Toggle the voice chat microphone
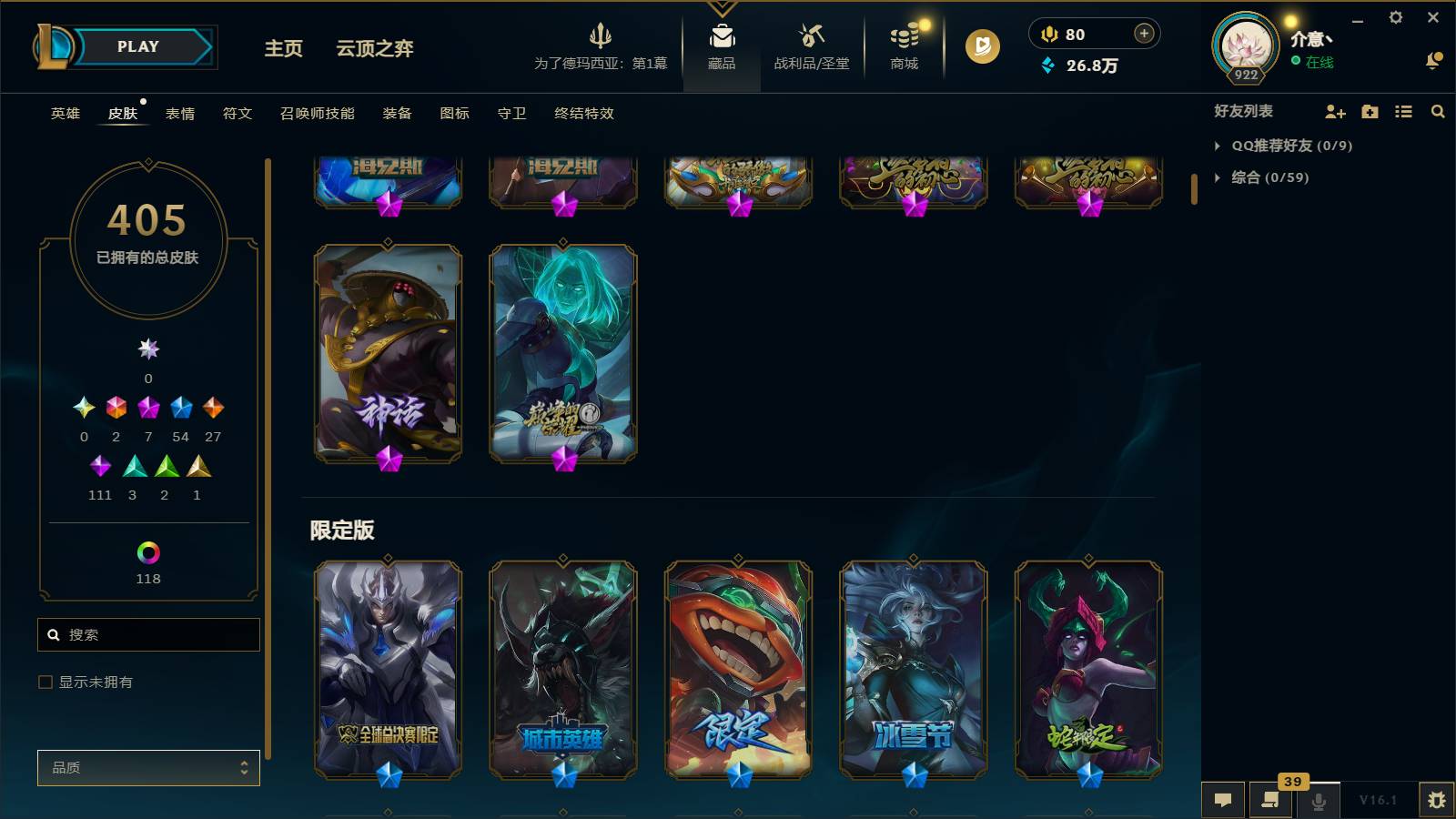The width and height of the screenshot is (1456, 819). click(x=1318, y=799)
